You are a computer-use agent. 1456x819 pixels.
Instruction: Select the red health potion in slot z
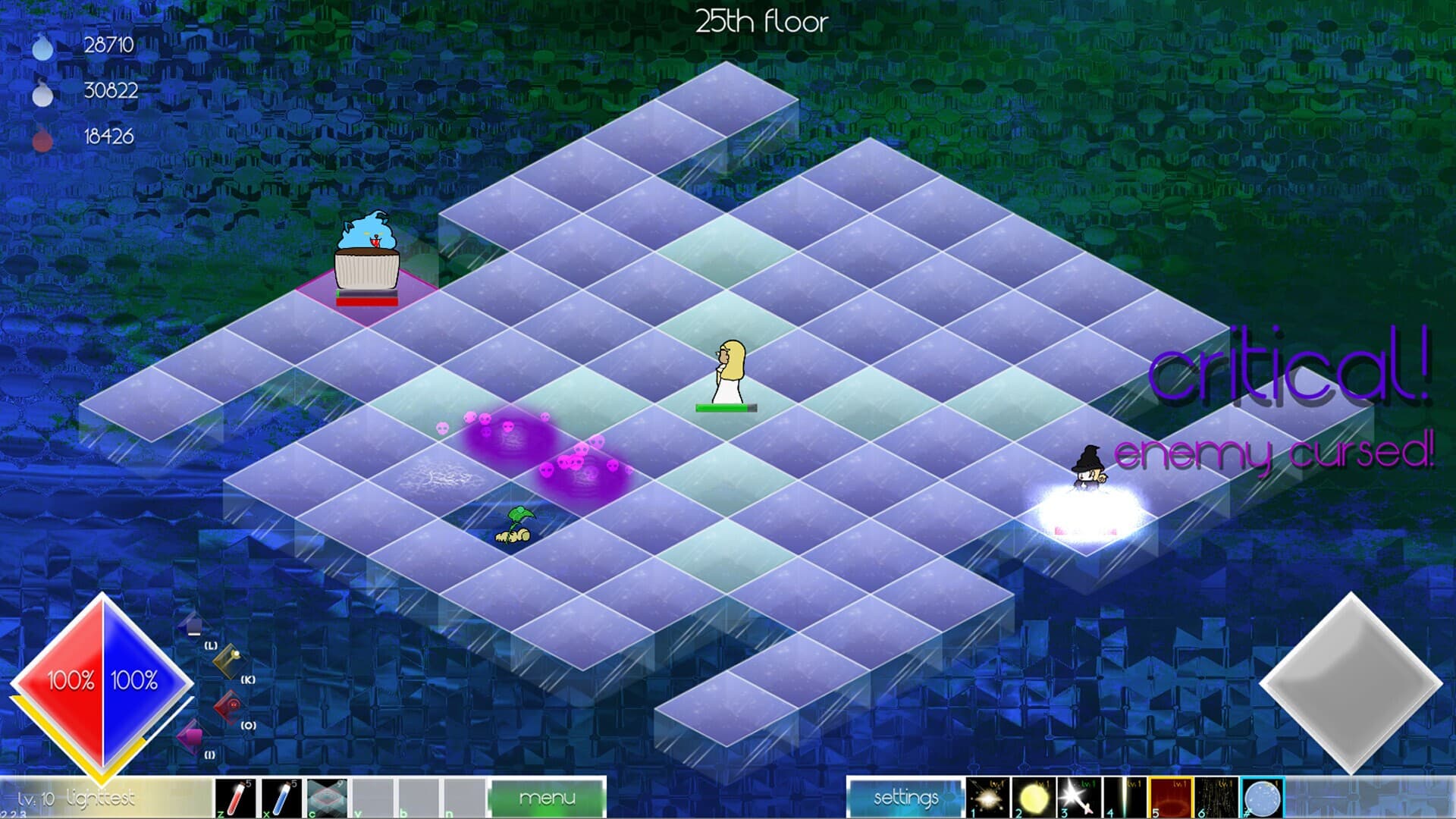pyautogui.click(x=235, y=798)
